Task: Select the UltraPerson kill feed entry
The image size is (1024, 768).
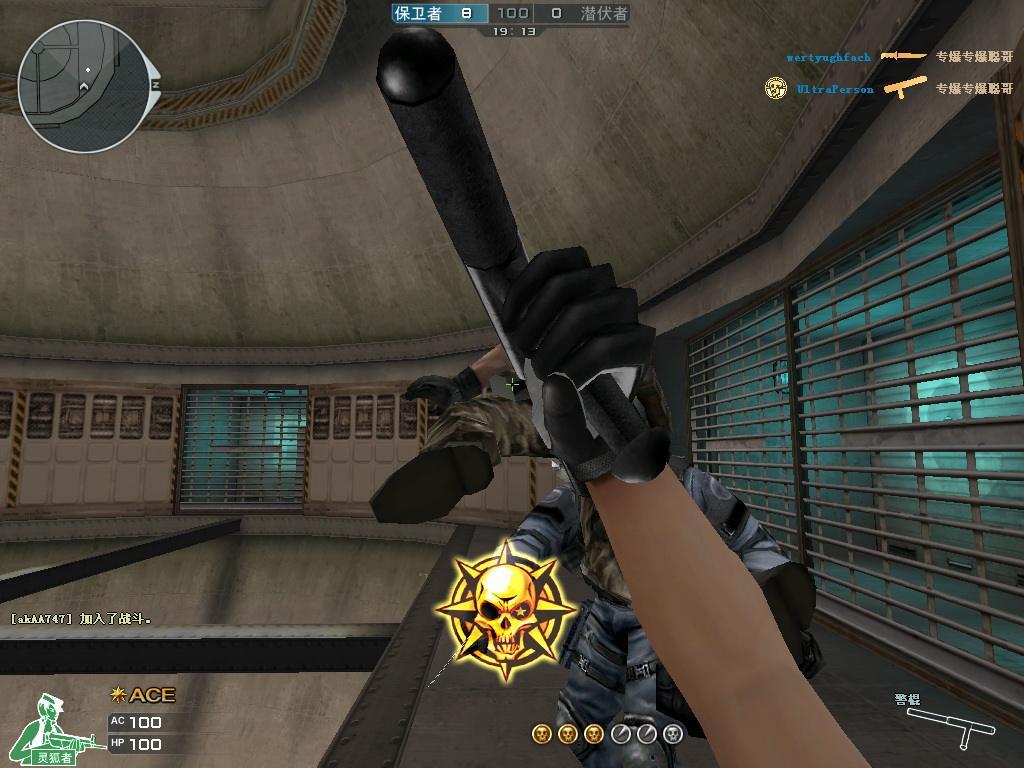Action: click(x=835, y=89)
